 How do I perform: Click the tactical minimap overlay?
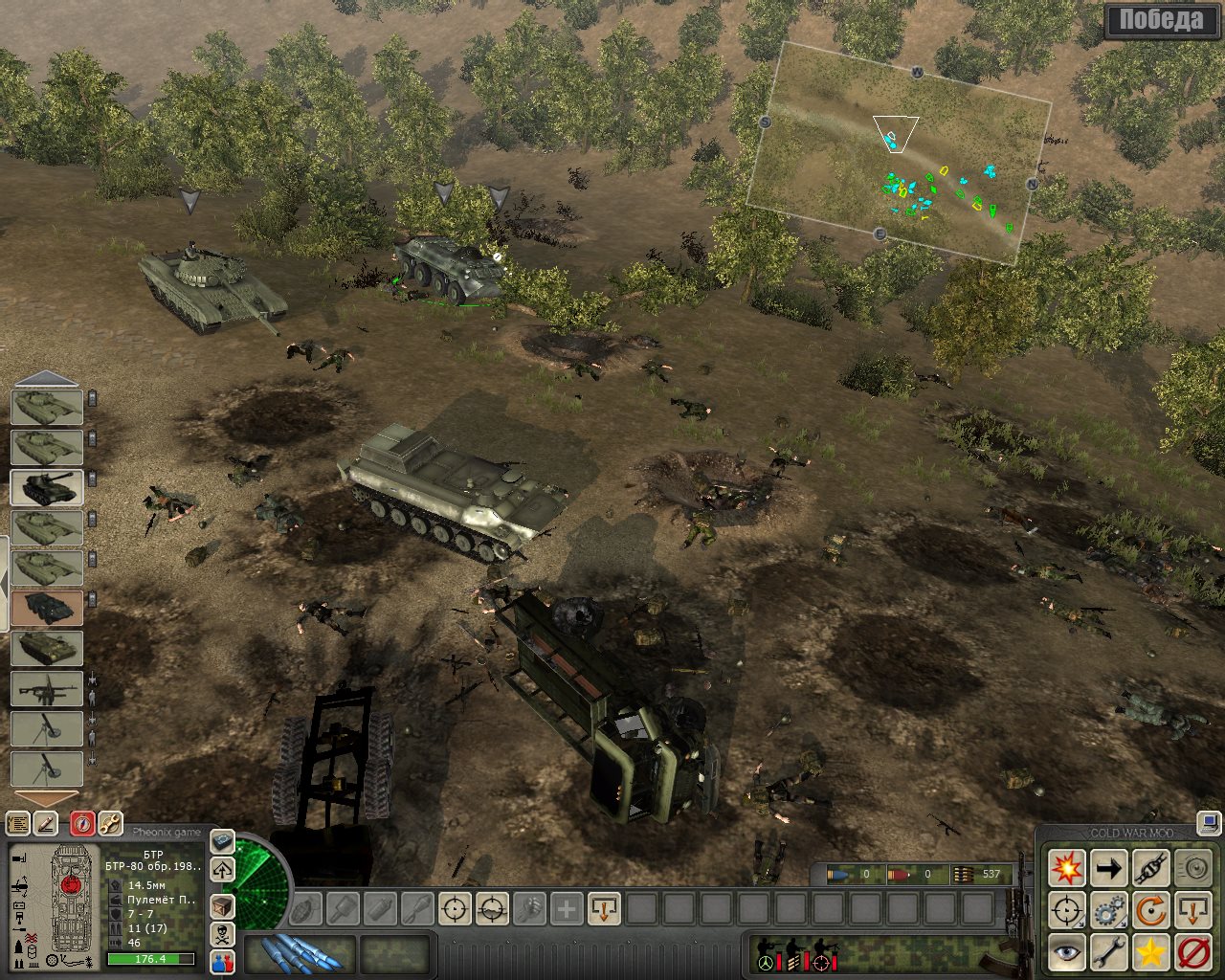[898, 153]
